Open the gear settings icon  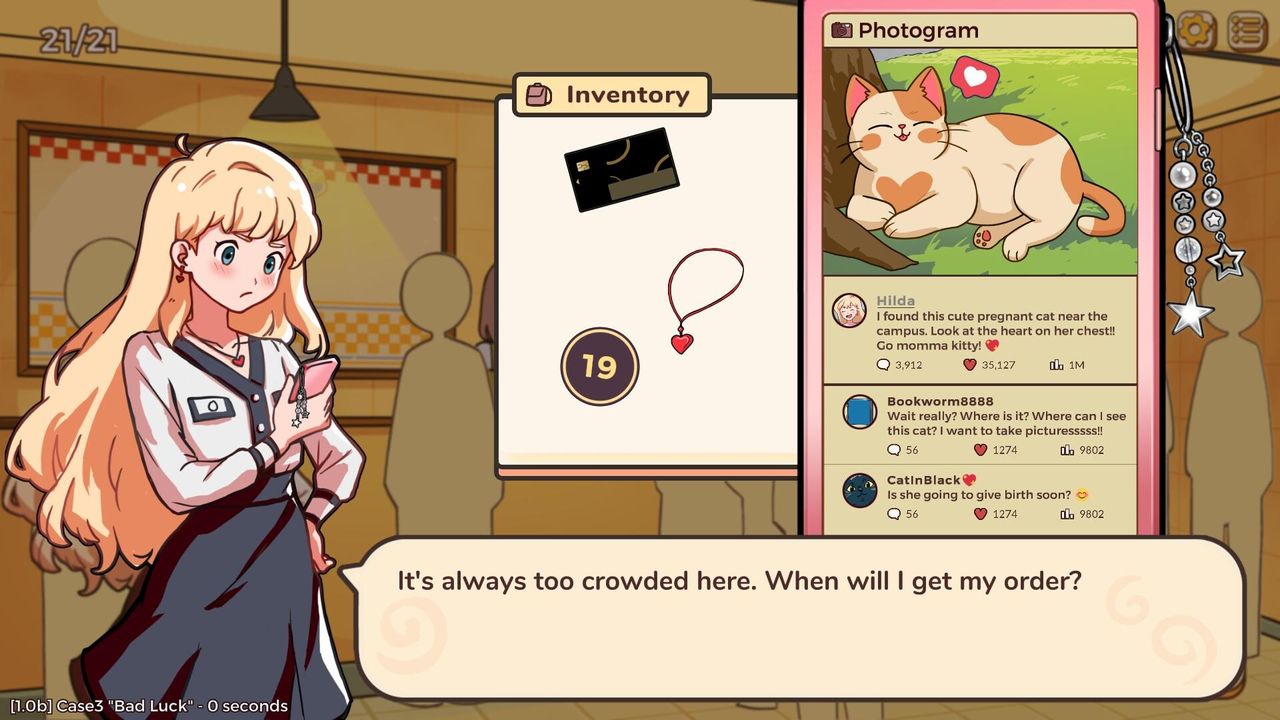pyautogui.click(x=1196, y=31)
